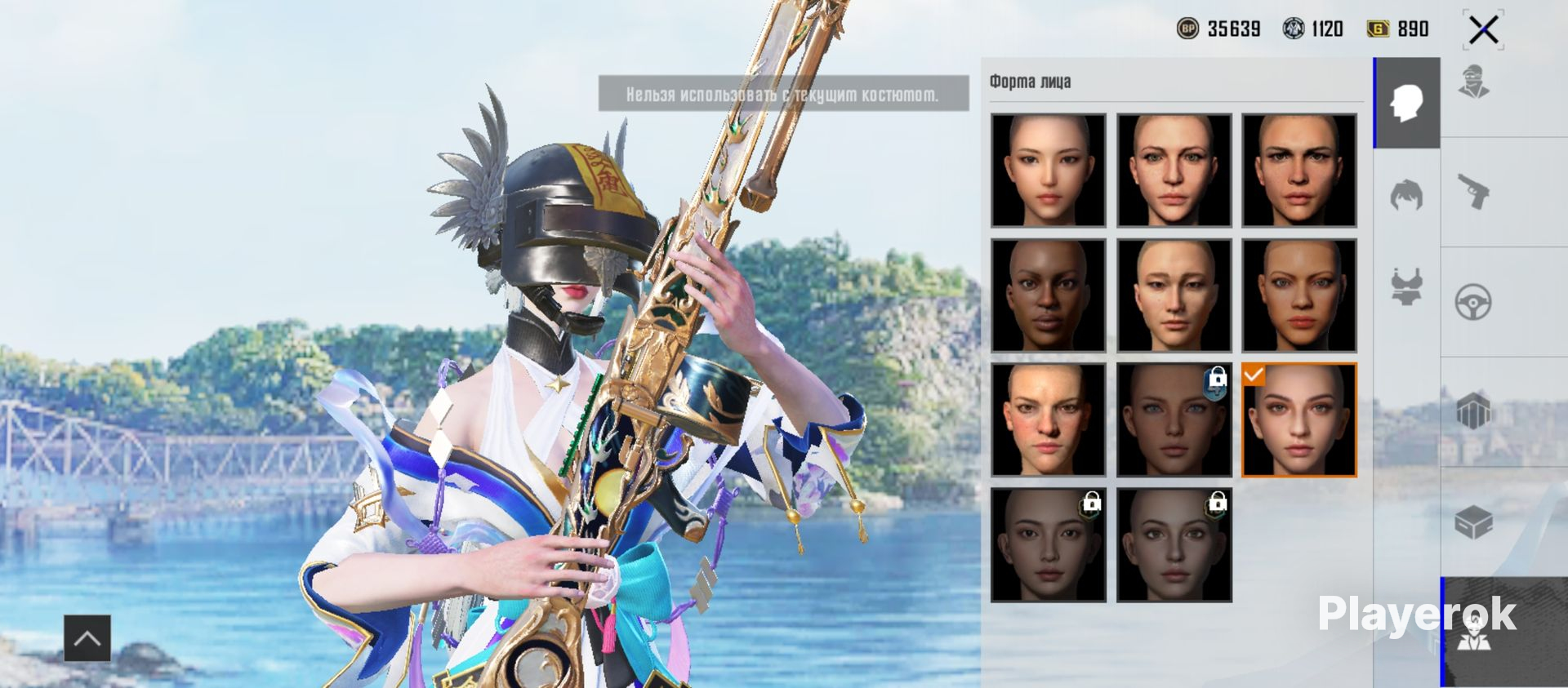The height and width of the screenshot is (688, 1568).
Task: Pick the currently checked face with orange border
Action: (x=1298, y=419)
